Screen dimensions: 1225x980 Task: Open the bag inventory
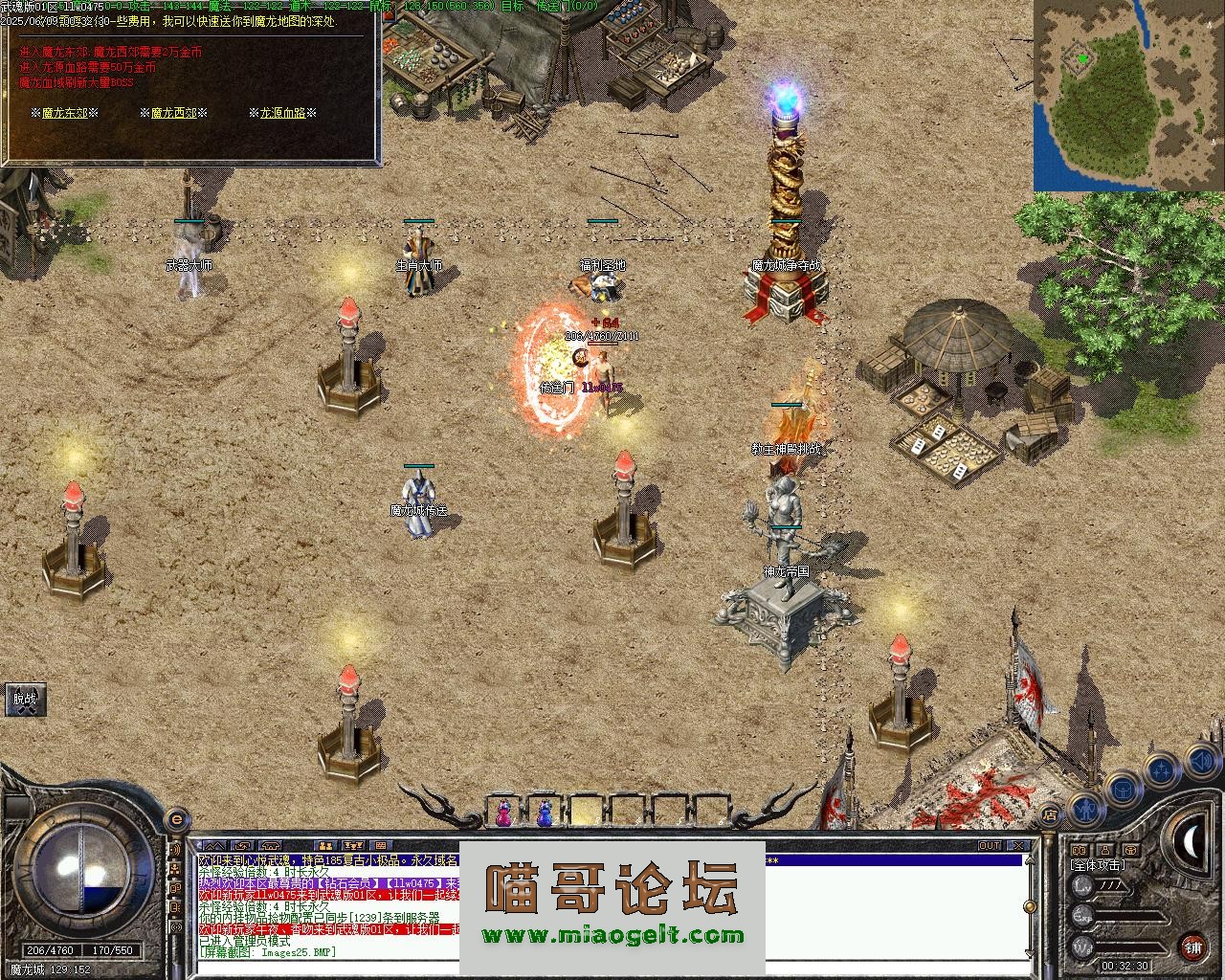1121,790
